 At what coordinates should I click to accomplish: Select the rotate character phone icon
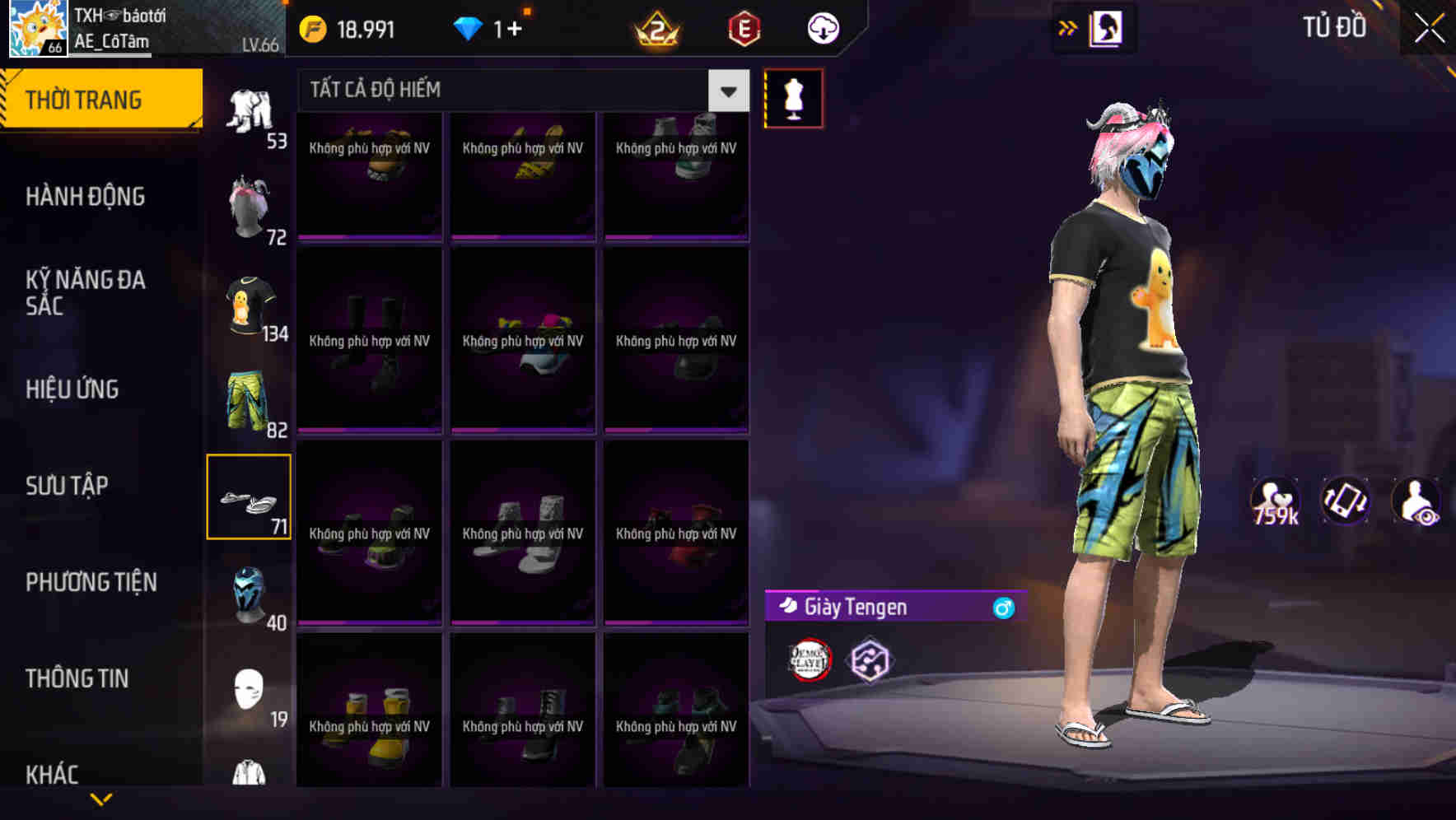coord(1346,501)
